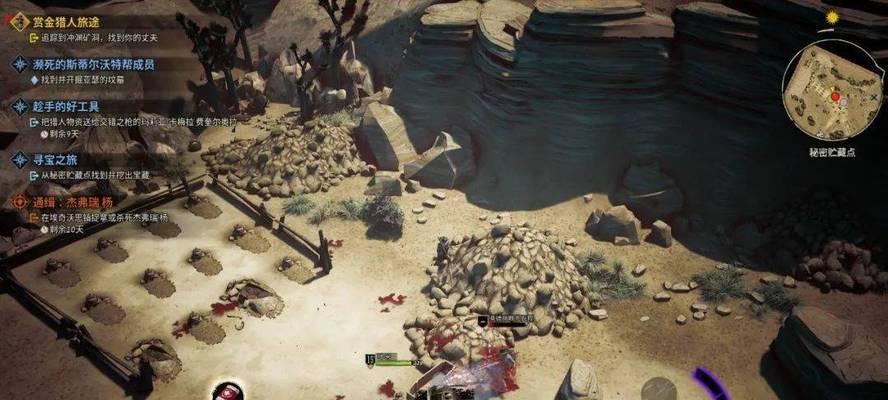Click the red player marker on minimap

tap(835, 95)
